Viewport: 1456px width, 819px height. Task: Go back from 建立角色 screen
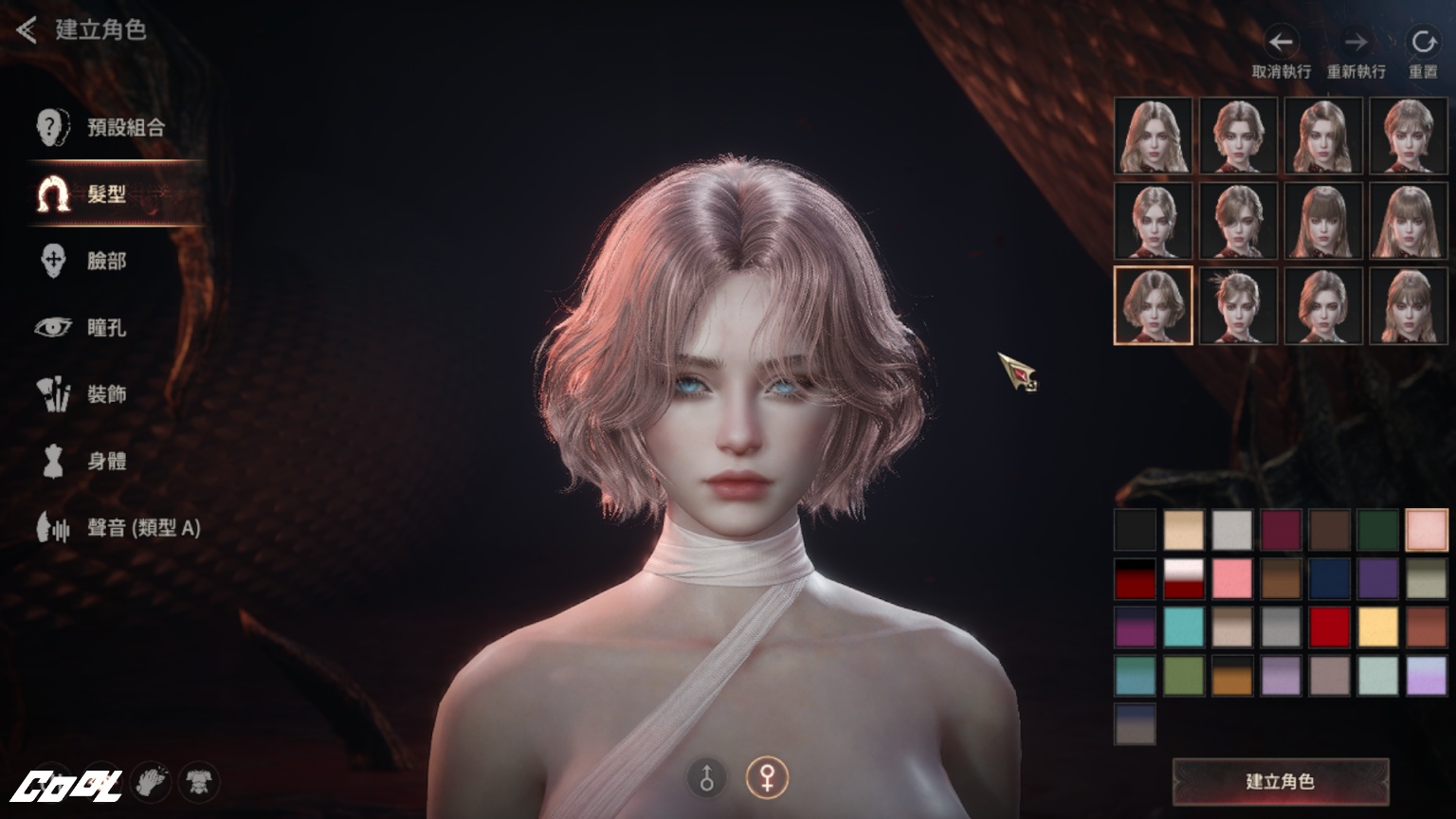27,30
